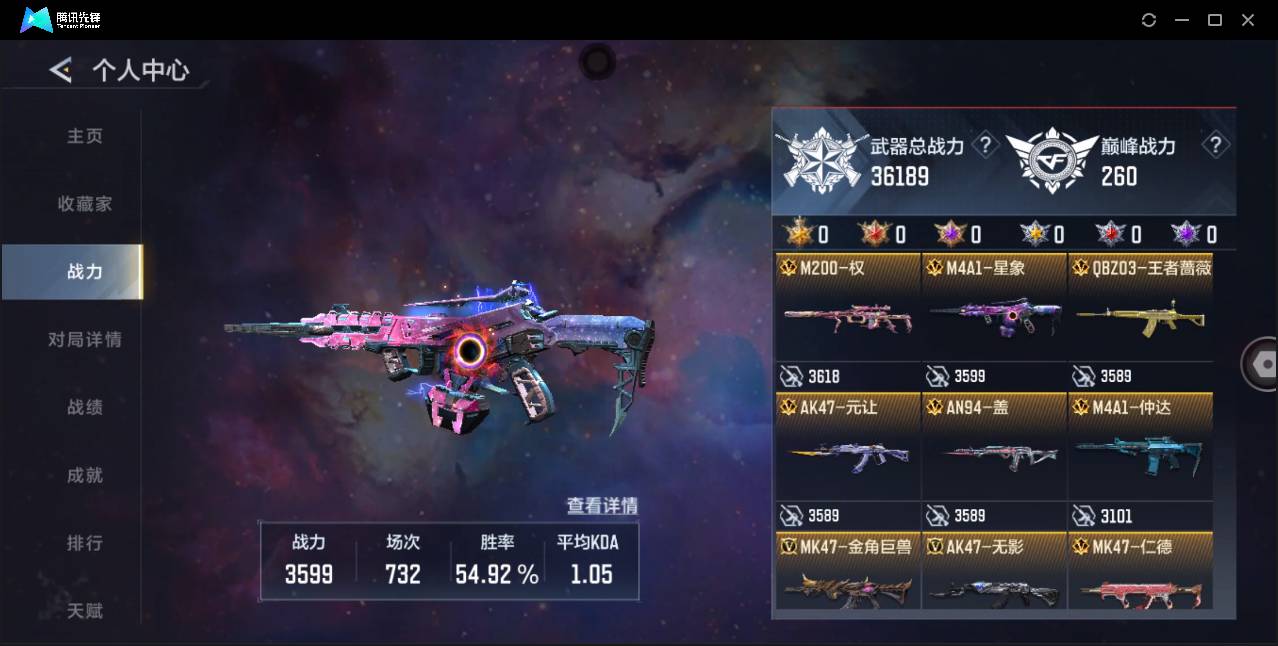The width and height of the screenshot is (1278, 646).
Task: Select the 对局详情 tab
Action: coord(85,340)
